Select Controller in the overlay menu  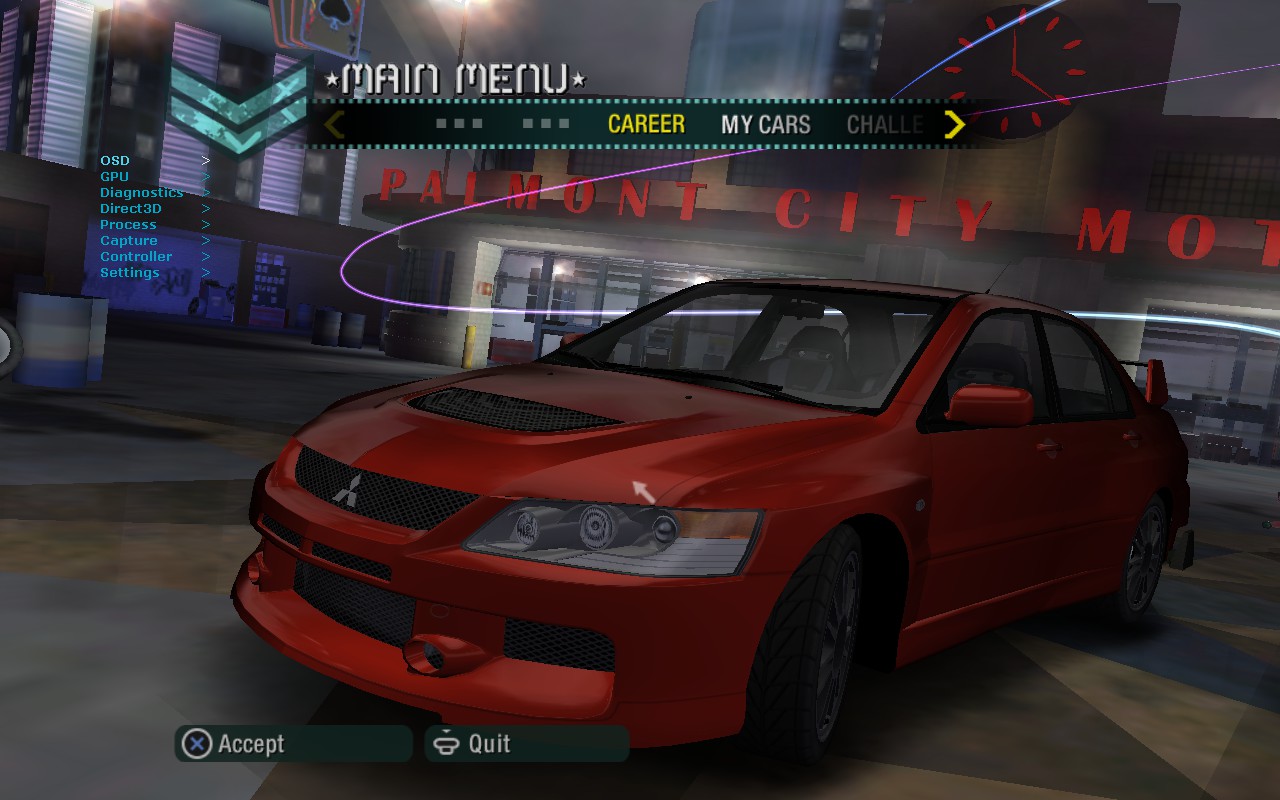(136, 256)
